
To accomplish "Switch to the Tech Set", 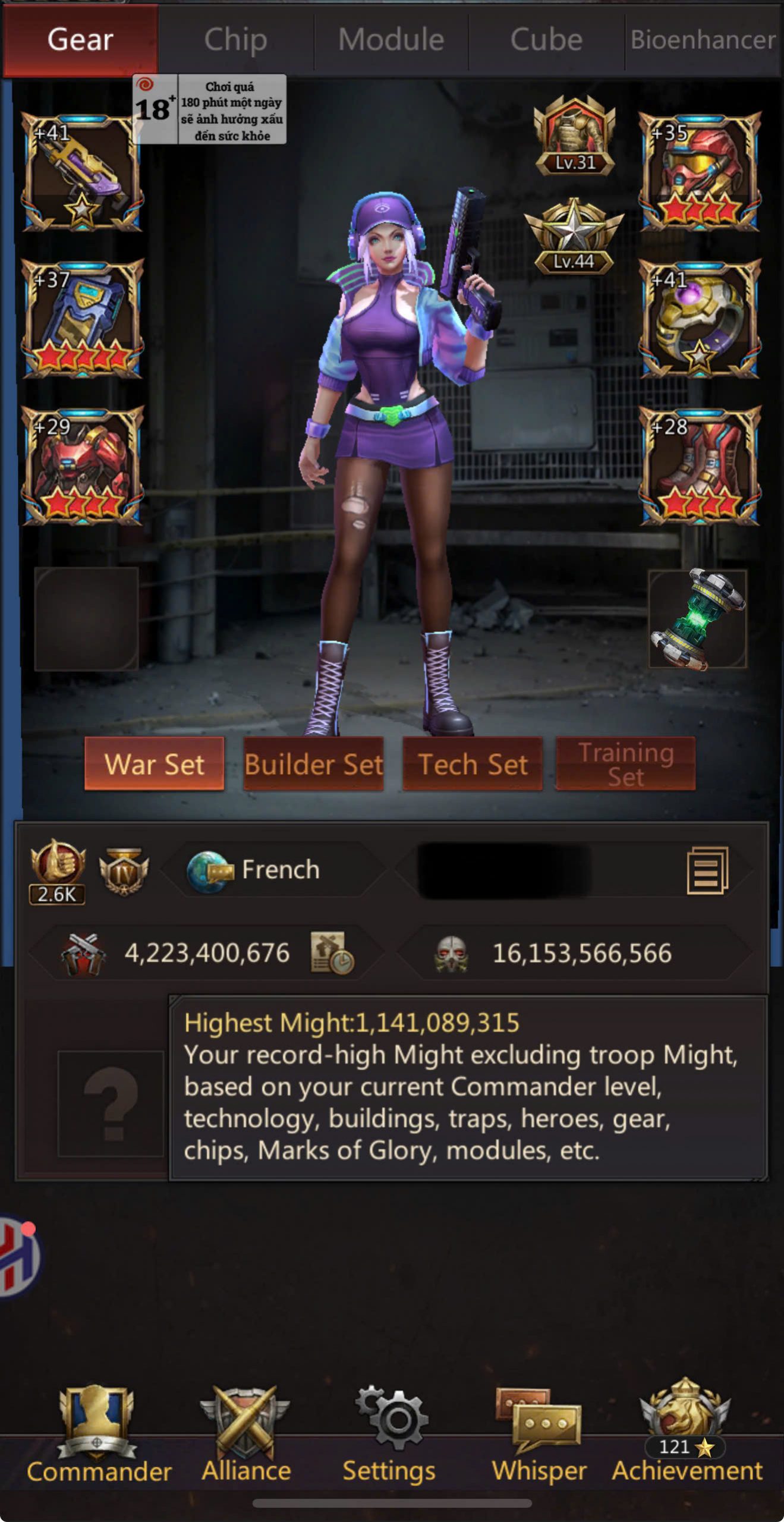I will 473,764.
